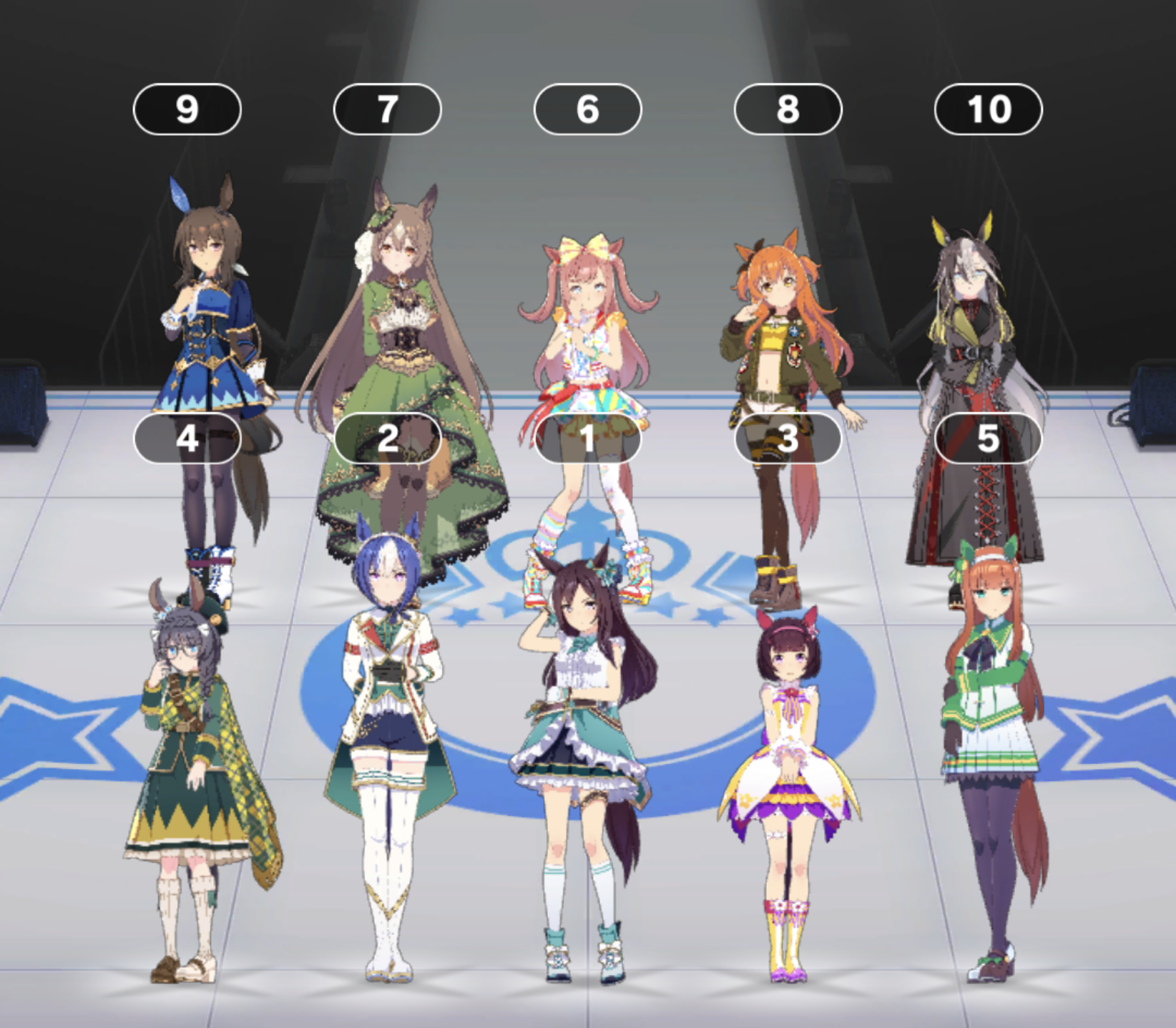Pick the center position labeled 1
The height and width of the screenshot is (1028, 1176).
(587, 438)
